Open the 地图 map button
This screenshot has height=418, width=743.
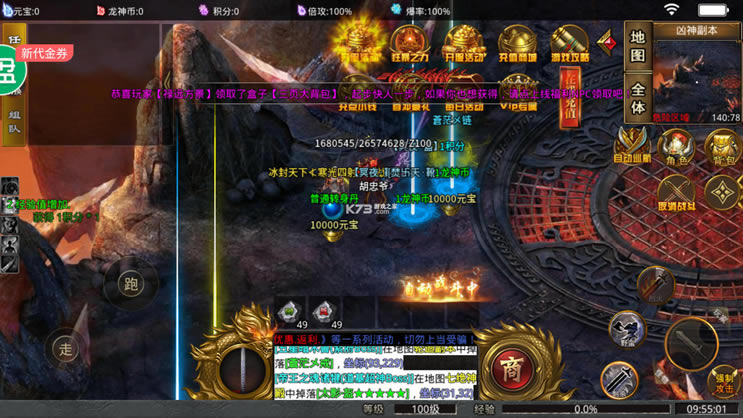click(x=638, y=48)
